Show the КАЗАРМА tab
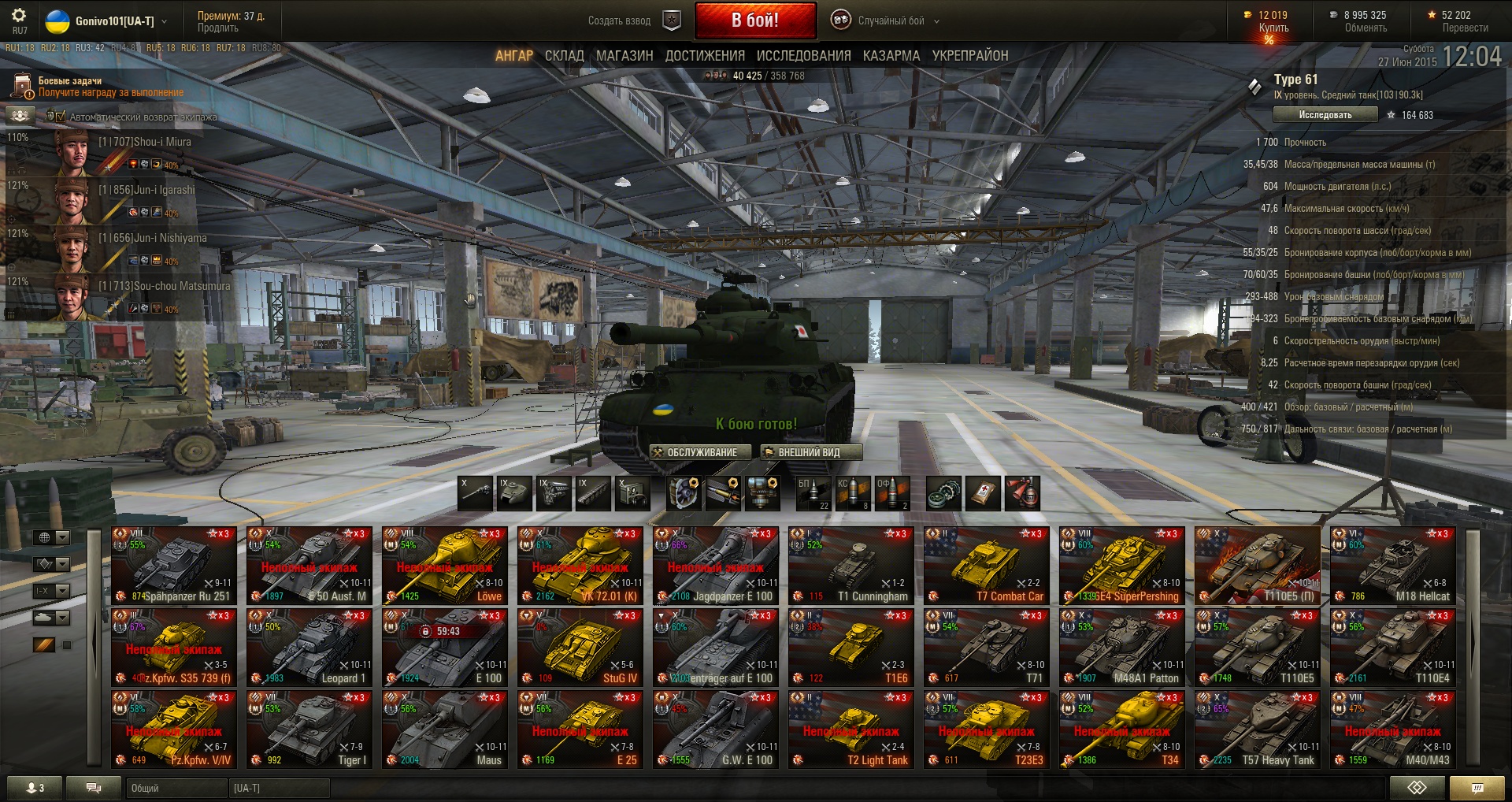The height and width of the screenshot is (802, 1512). pyautogui.click(x=891, y=56)
